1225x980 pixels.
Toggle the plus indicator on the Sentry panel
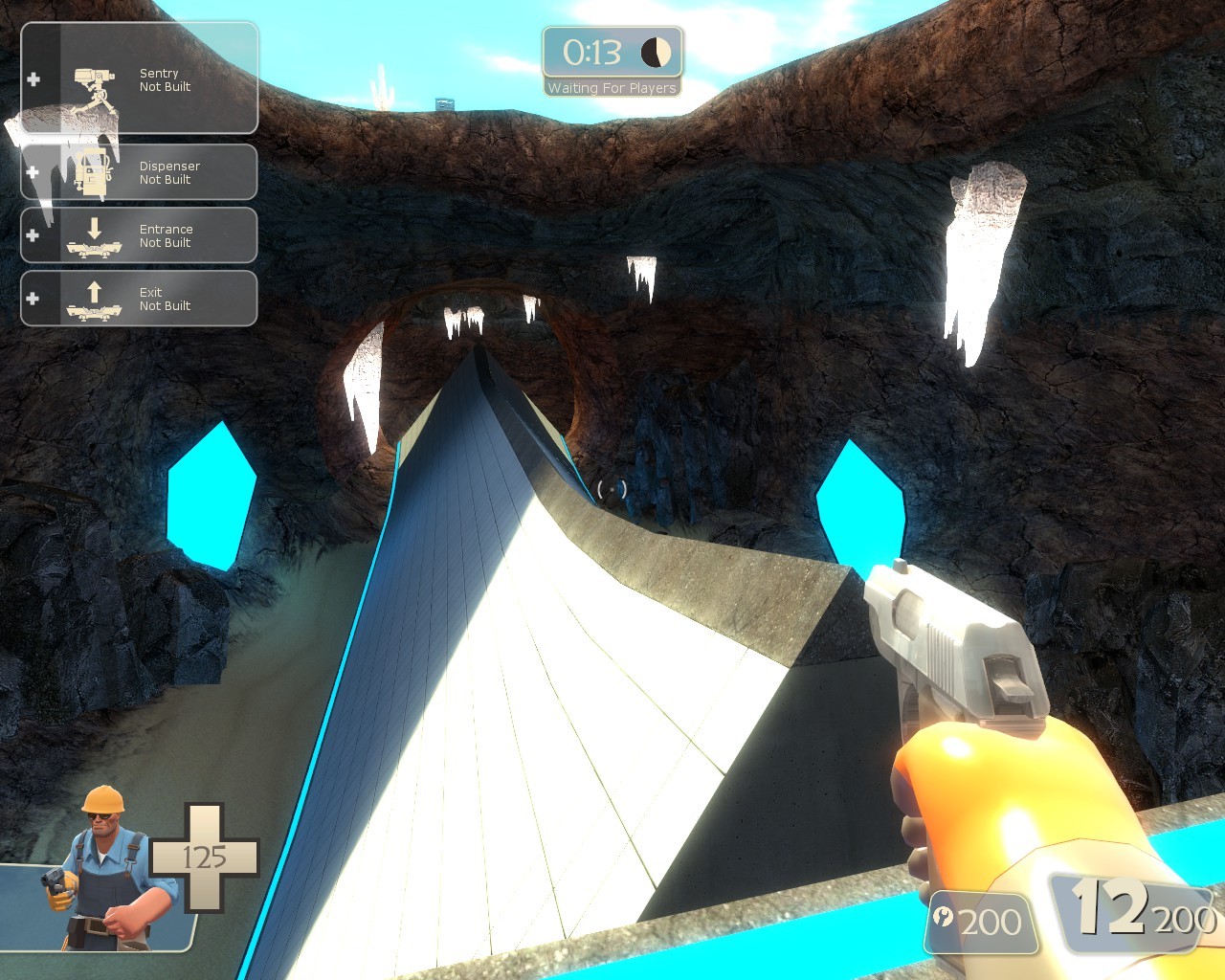[x=34, y=78]
